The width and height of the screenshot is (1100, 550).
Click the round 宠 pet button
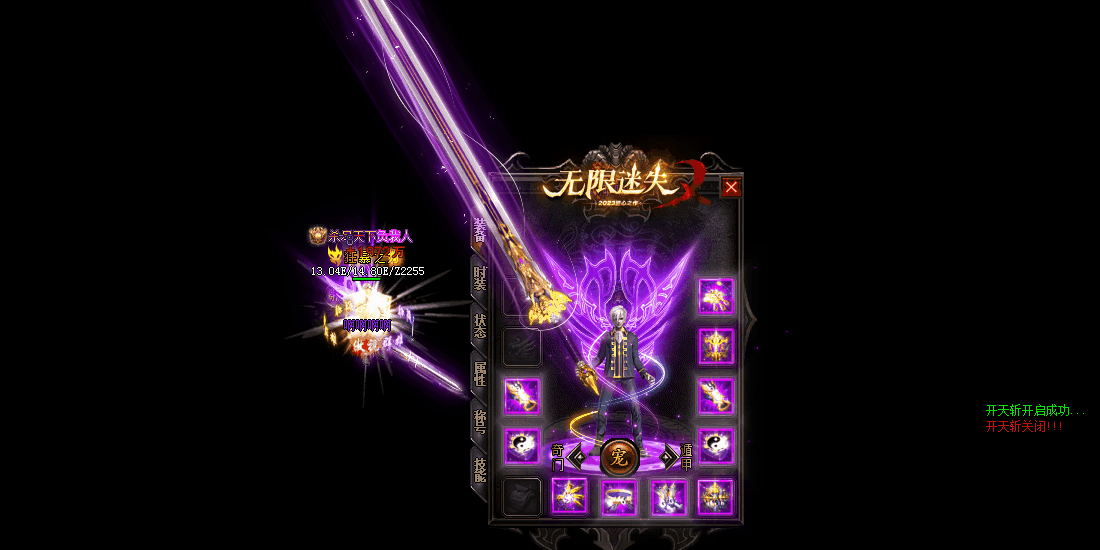point(619,458)
